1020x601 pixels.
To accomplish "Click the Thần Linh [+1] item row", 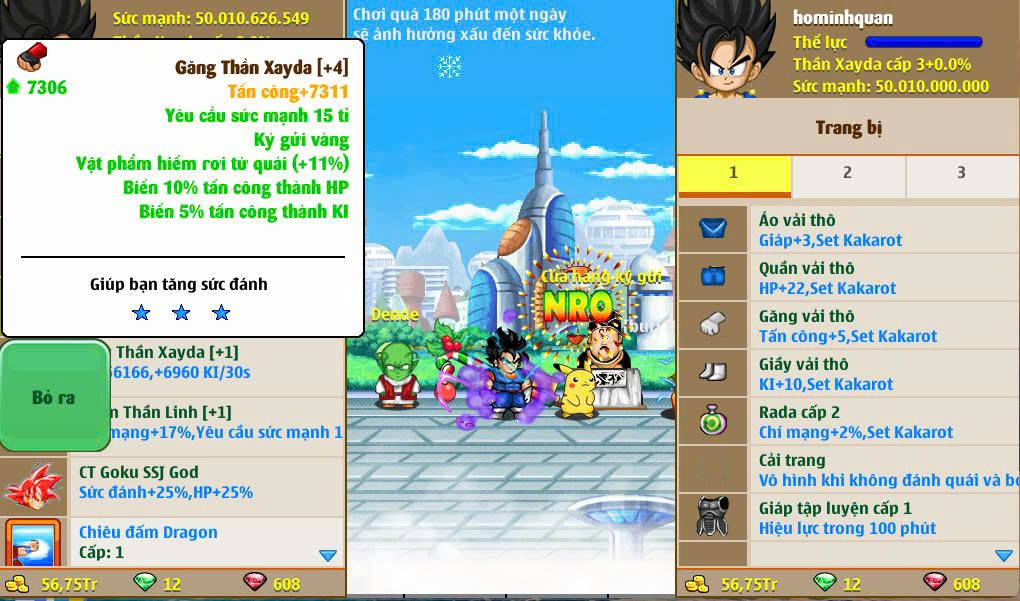I will pyautogui.click(x=225, y=422).
